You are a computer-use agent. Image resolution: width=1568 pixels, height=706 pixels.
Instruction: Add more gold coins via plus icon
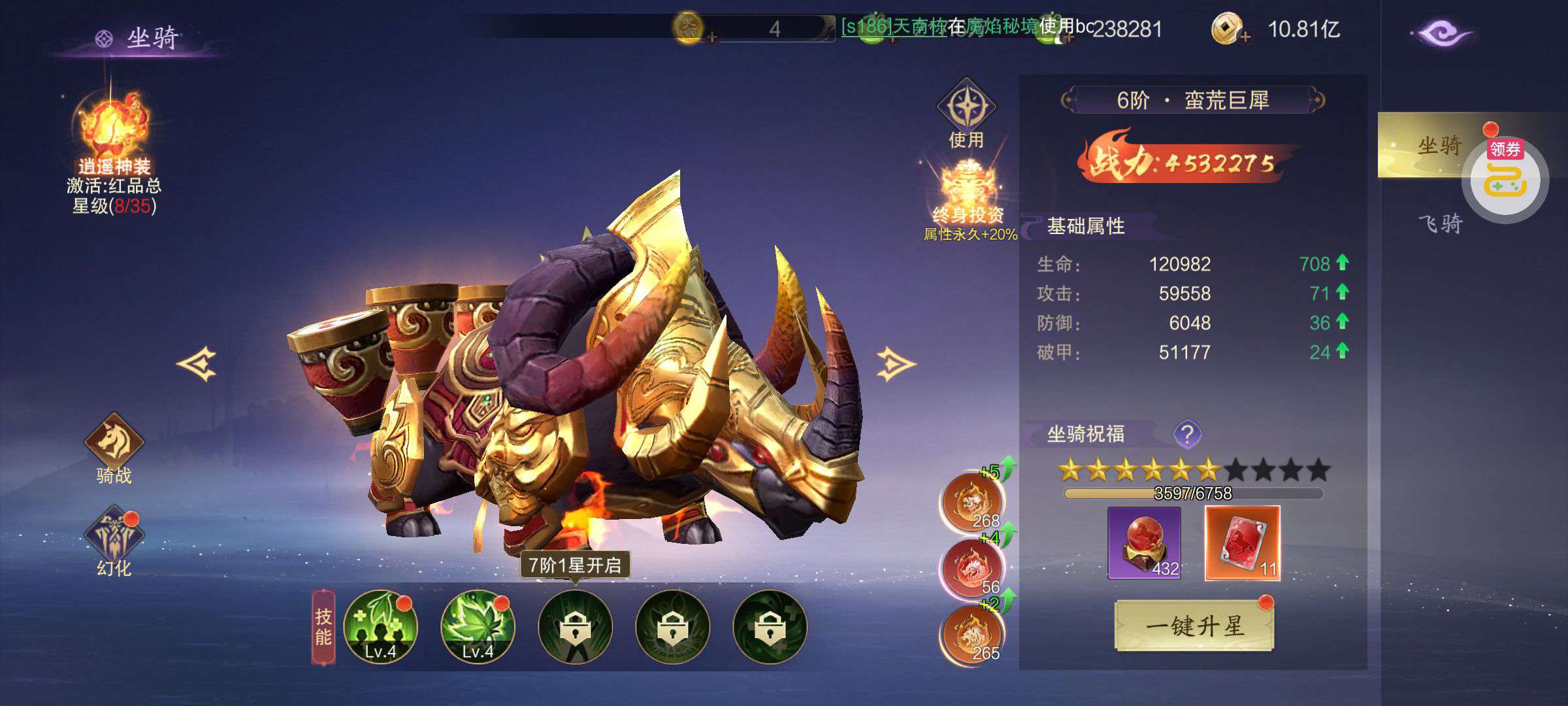1245,37
